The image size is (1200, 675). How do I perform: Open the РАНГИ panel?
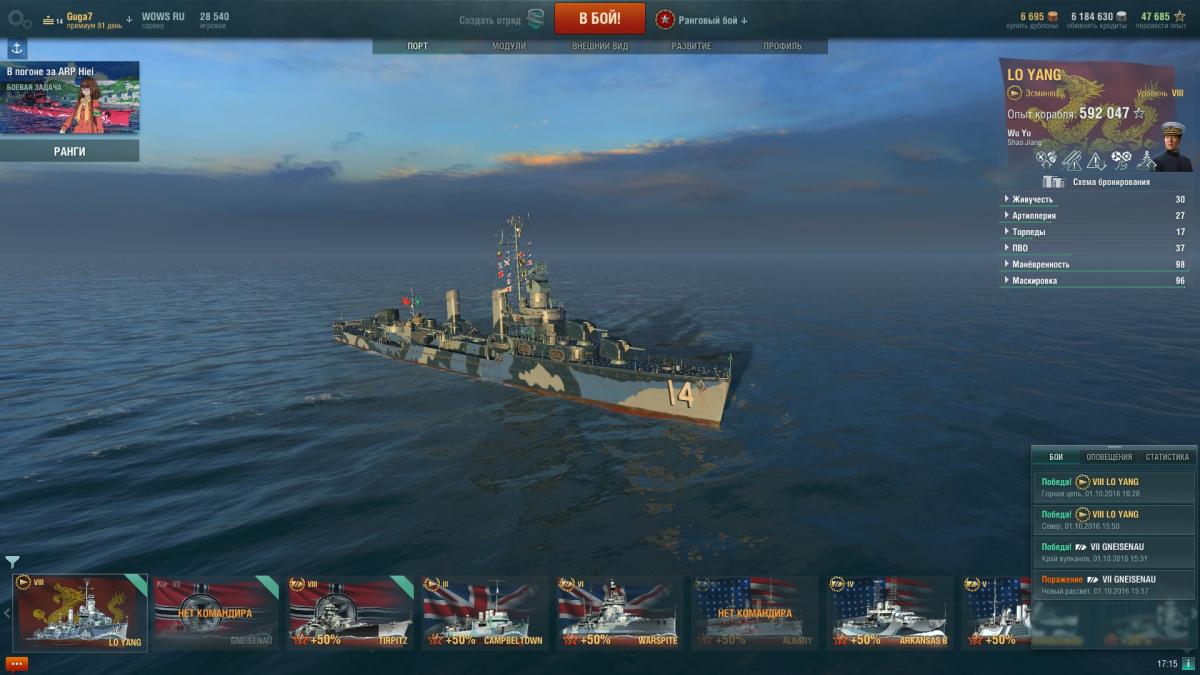tap(69, 151)
